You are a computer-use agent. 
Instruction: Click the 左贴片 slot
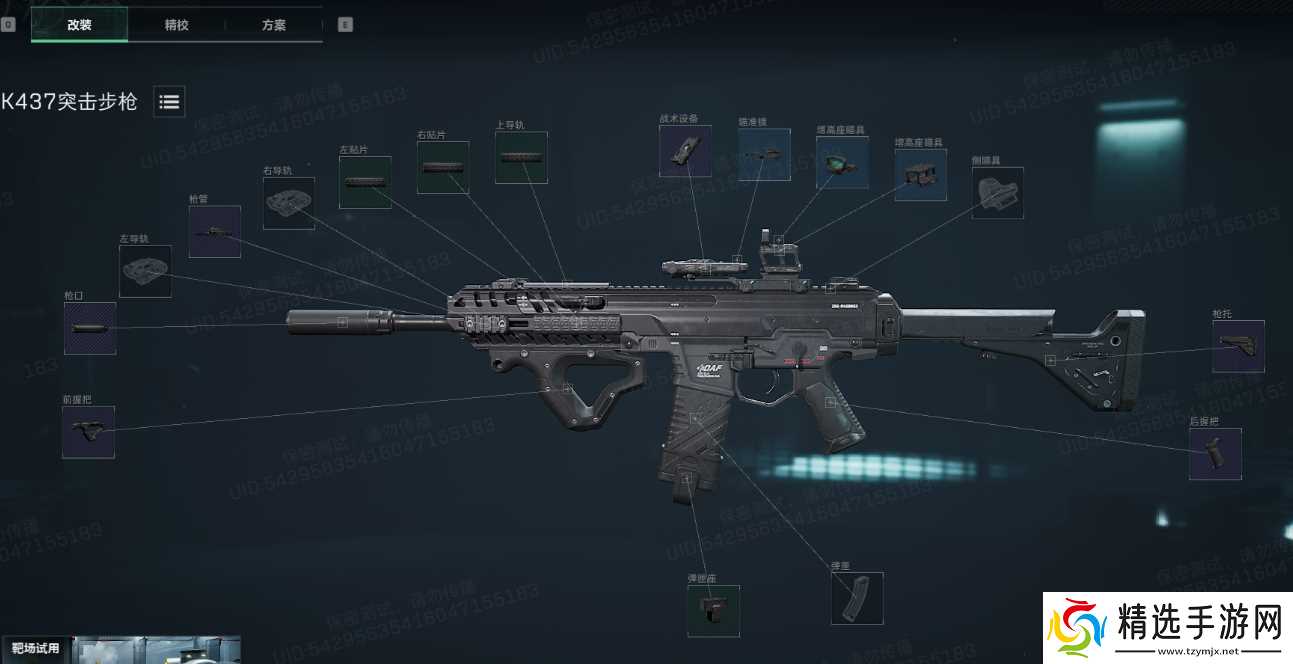click(365, 182)
